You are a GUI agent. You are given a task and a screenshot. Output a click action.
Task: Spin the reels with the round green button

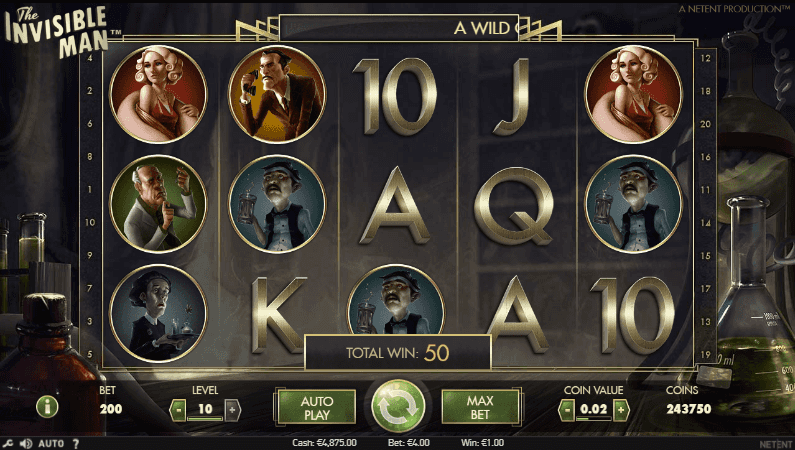(399, 407)
